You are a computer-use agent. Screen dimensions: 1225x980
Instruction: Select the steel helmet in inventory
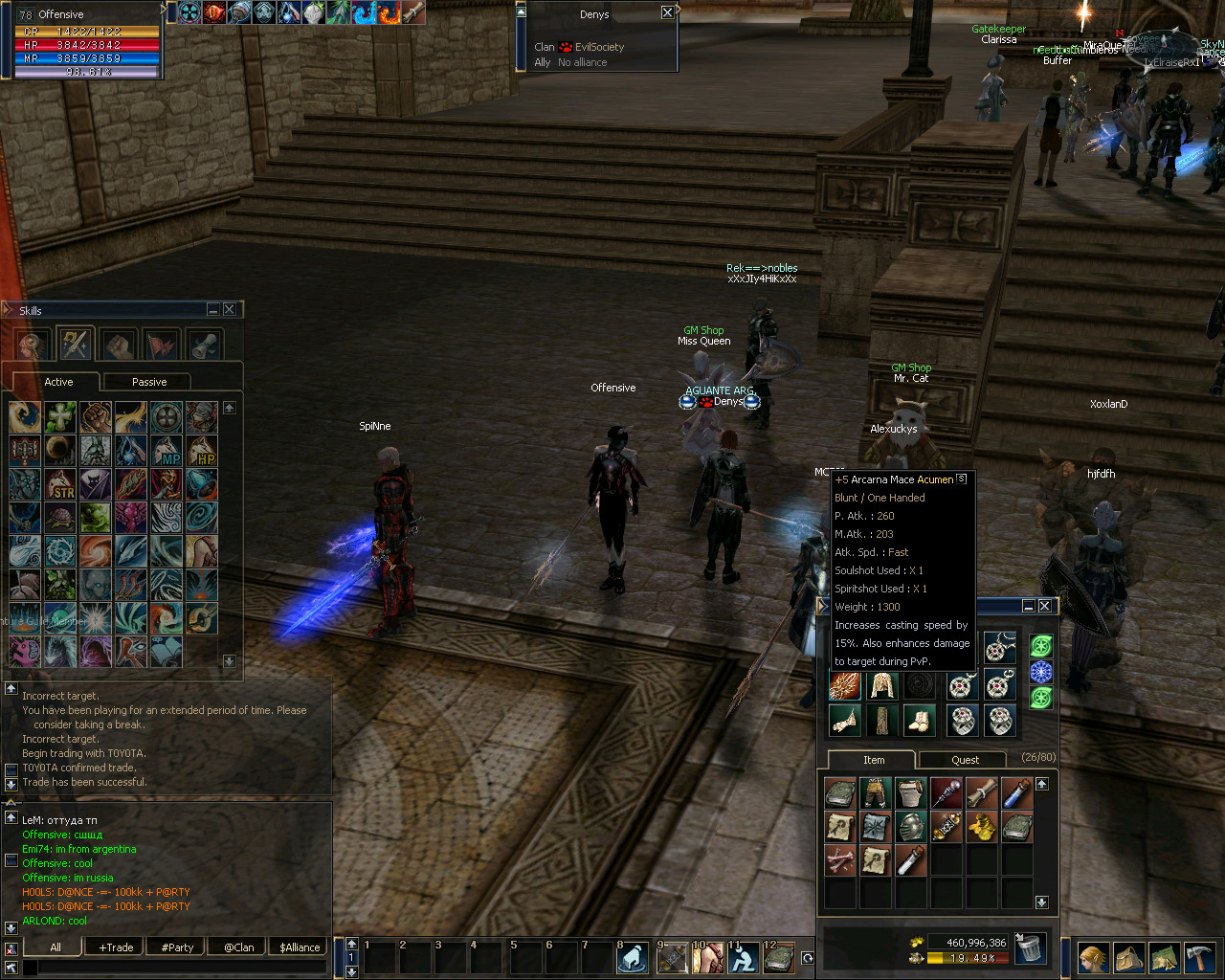coord(910,826)
